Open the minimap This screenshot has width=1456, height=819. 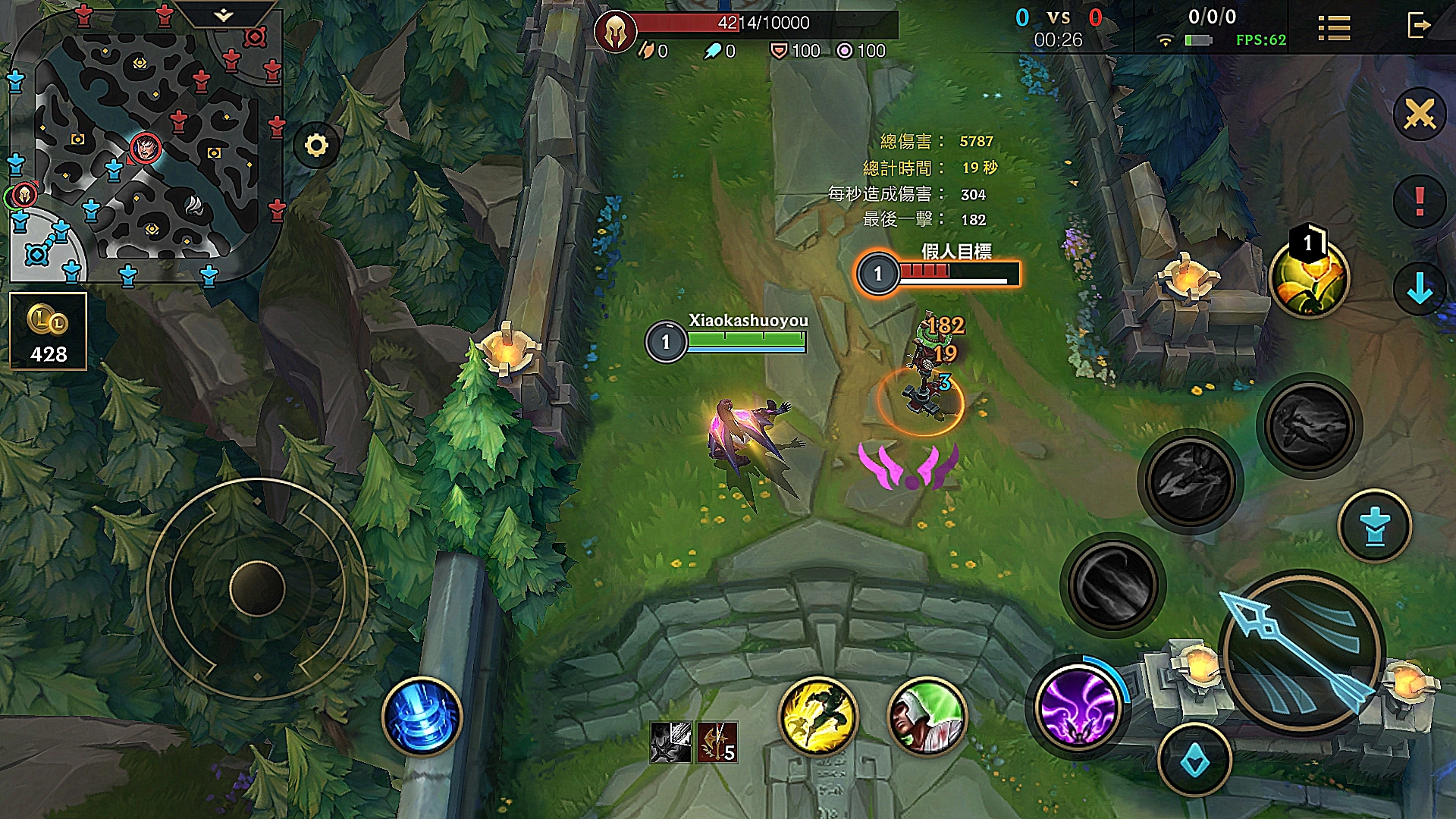(146, 144)
